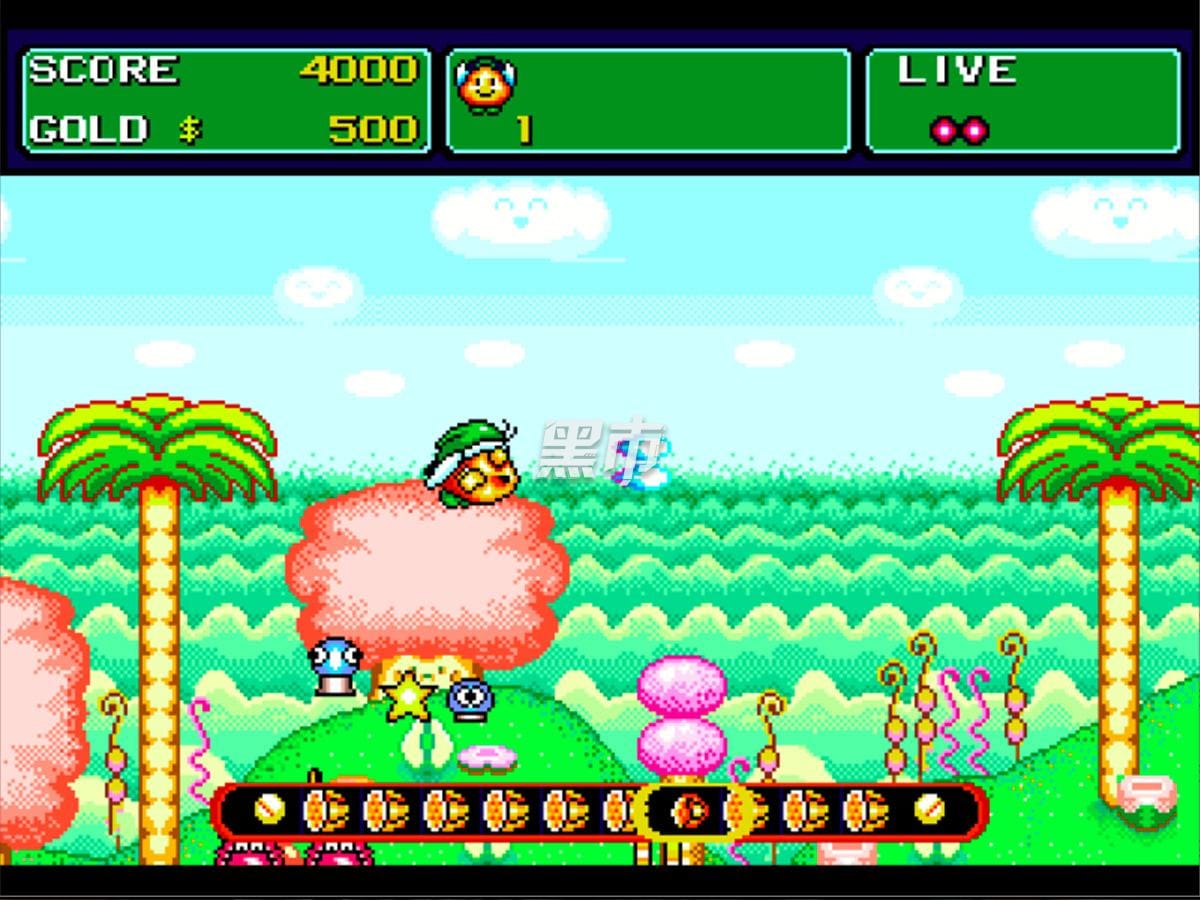1200x900 pixels.
Task: Click the gold coin at the radar's right end
Action: click(x=929, y=809)
